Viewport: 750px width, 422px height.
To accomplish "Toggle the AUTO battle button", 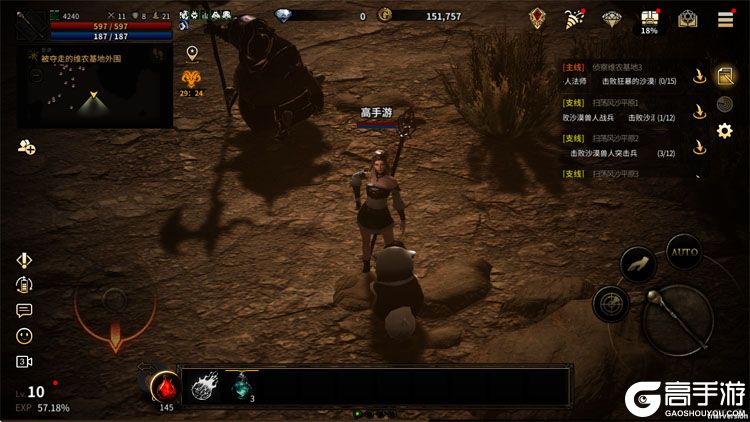I will [684, 252].
